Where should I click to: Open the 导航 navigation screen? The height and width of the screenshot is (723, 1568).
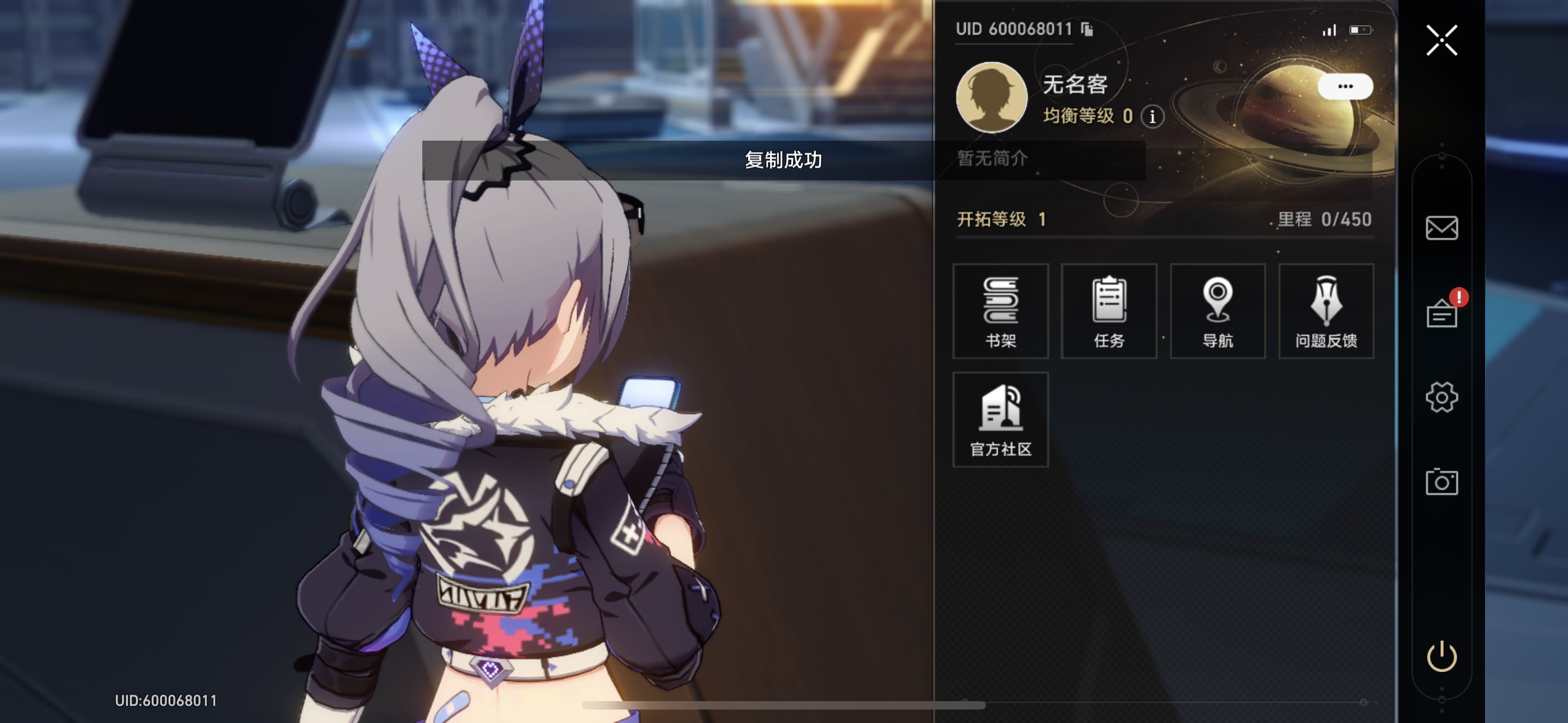click(1217, 311)
